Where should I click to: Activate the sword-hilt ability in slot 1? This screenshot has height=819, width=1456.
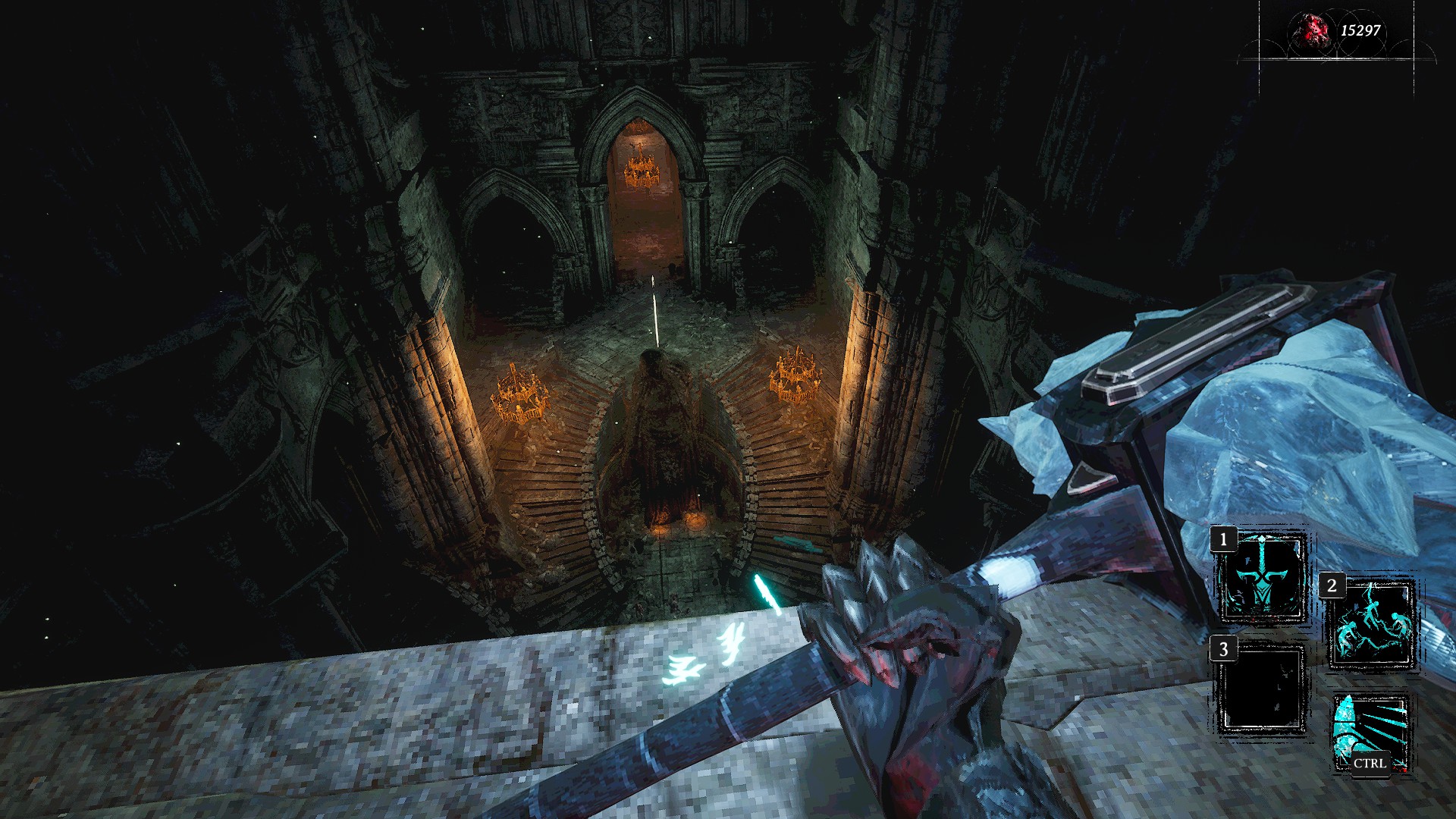point(1263,579)
